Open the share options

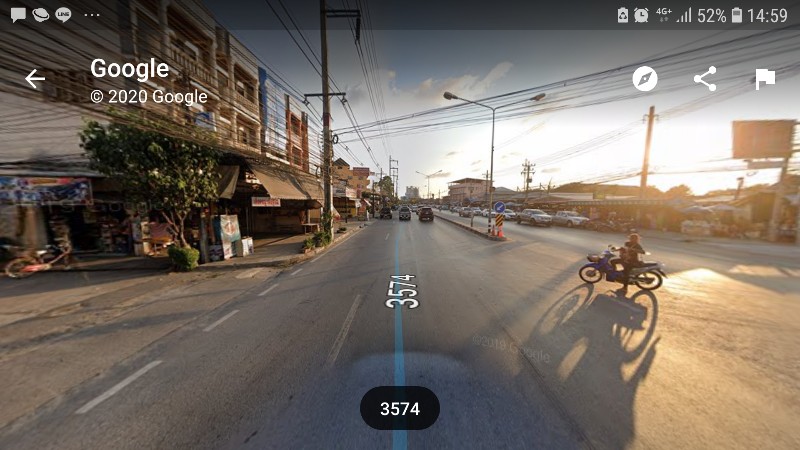click(705, 79)
